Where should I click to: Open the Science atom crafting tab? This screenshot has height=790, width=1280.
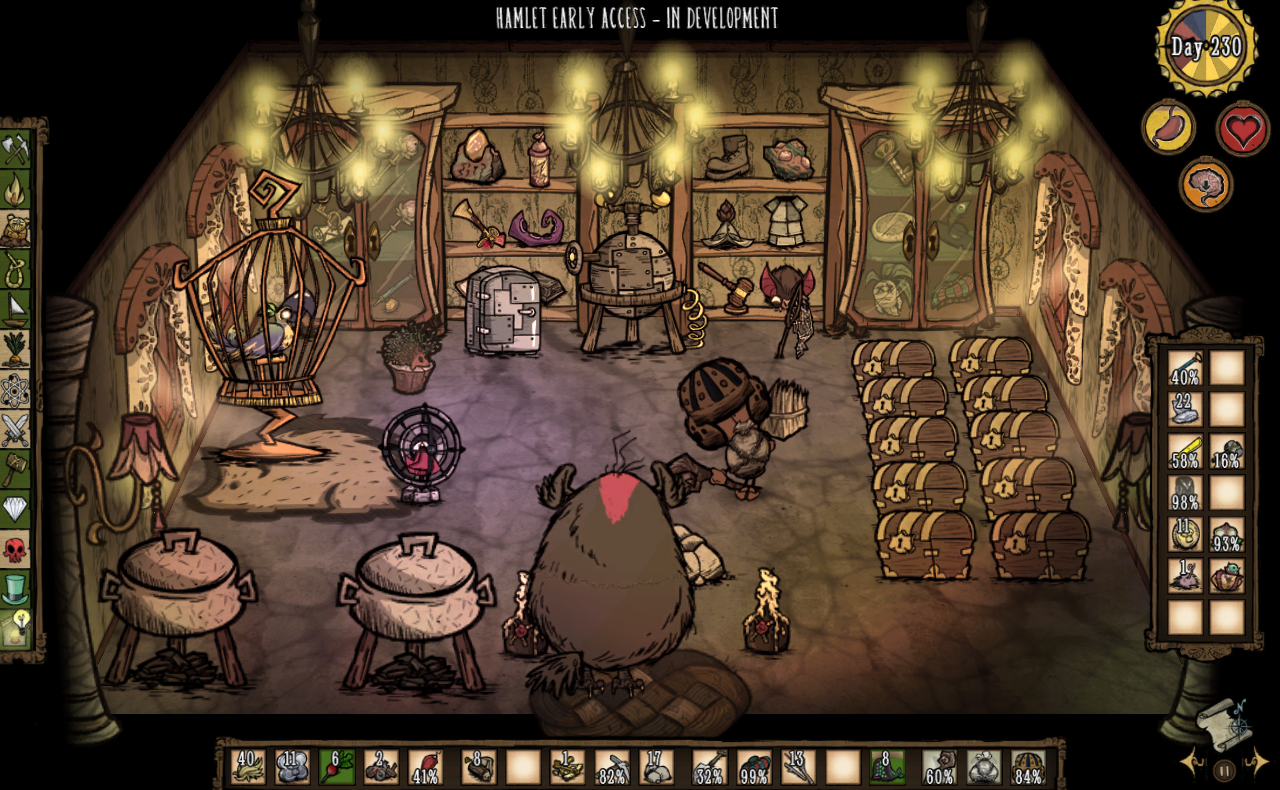[18, 389]
